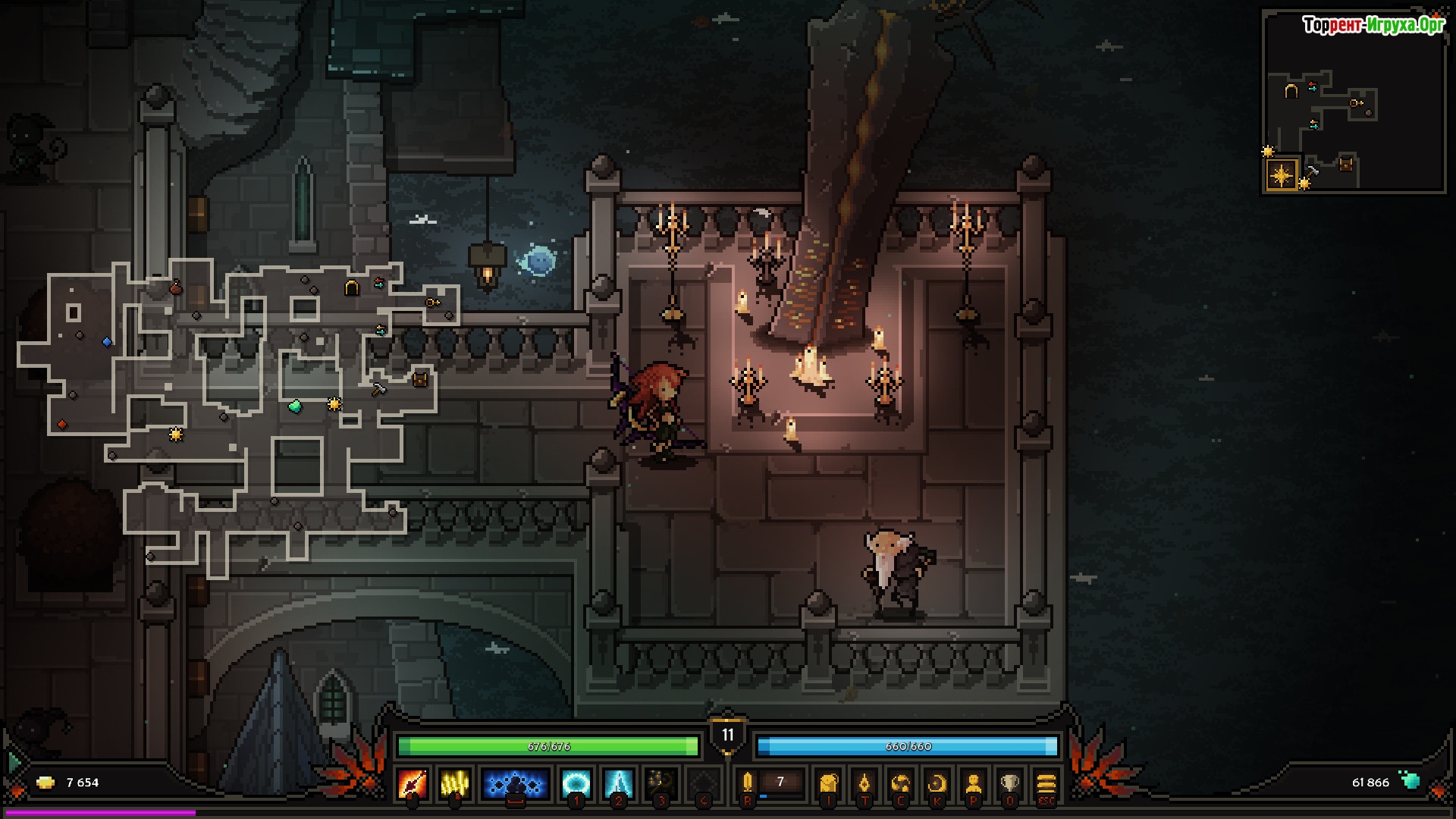The width and height of the screenshot is (1456, 819).
Task: Click the treasure chest marker on minimap
Action: coord(1346,164)
